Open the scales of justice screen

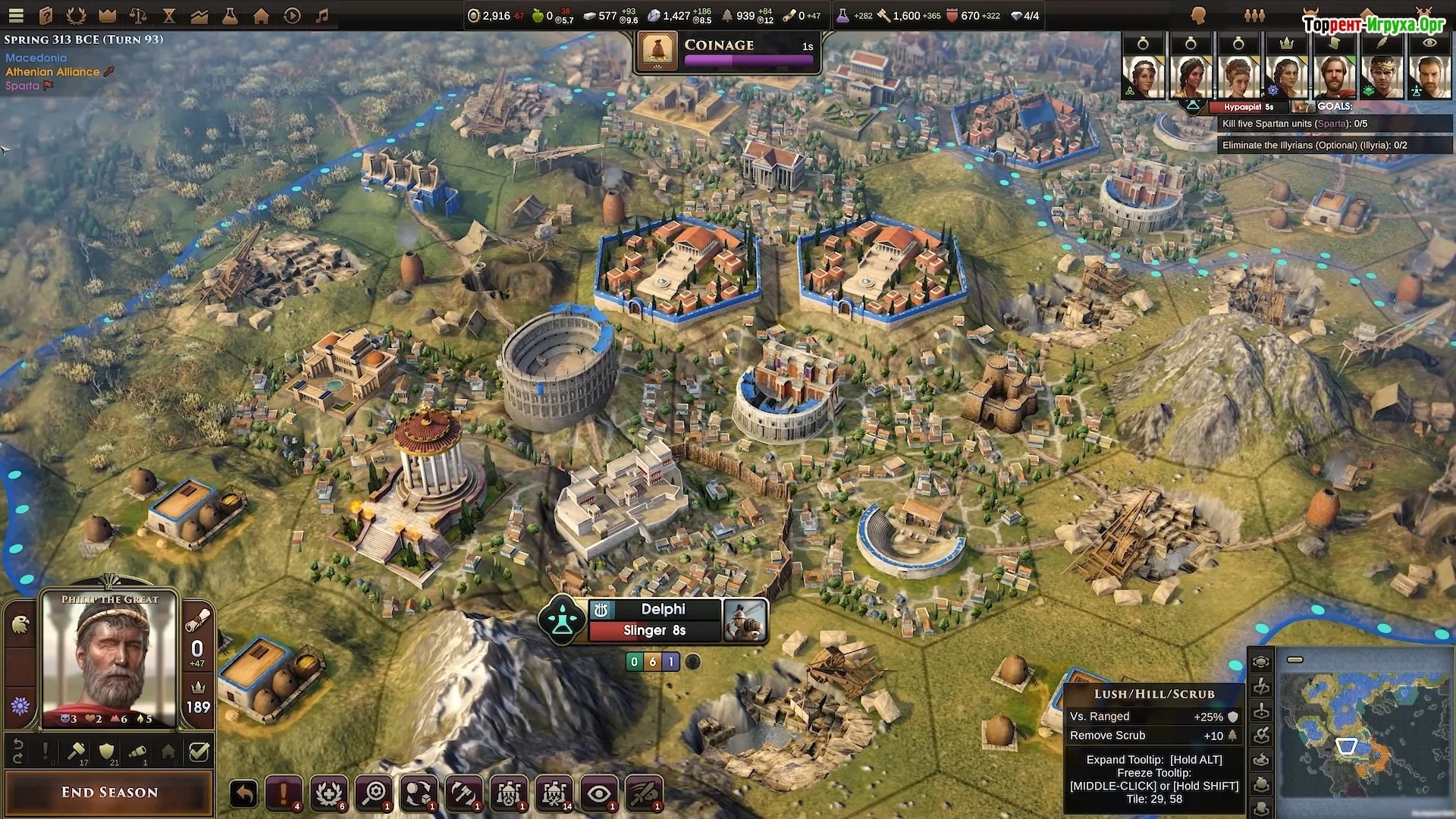tap(138, 15)
